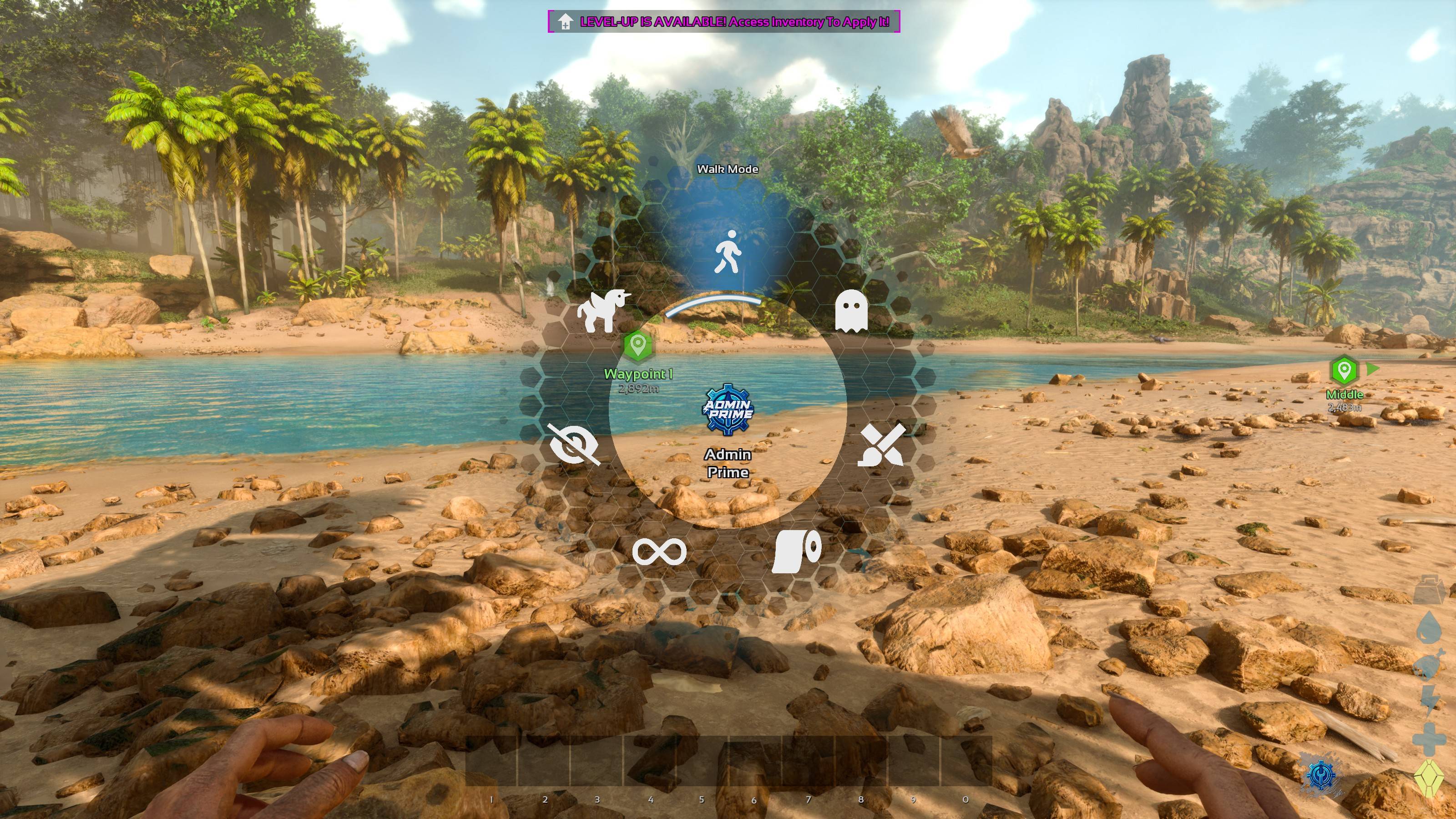Screen dimensions: 1456x819
Task: Choose the ghost icon on the wheel
Action: tap(851, 311)
